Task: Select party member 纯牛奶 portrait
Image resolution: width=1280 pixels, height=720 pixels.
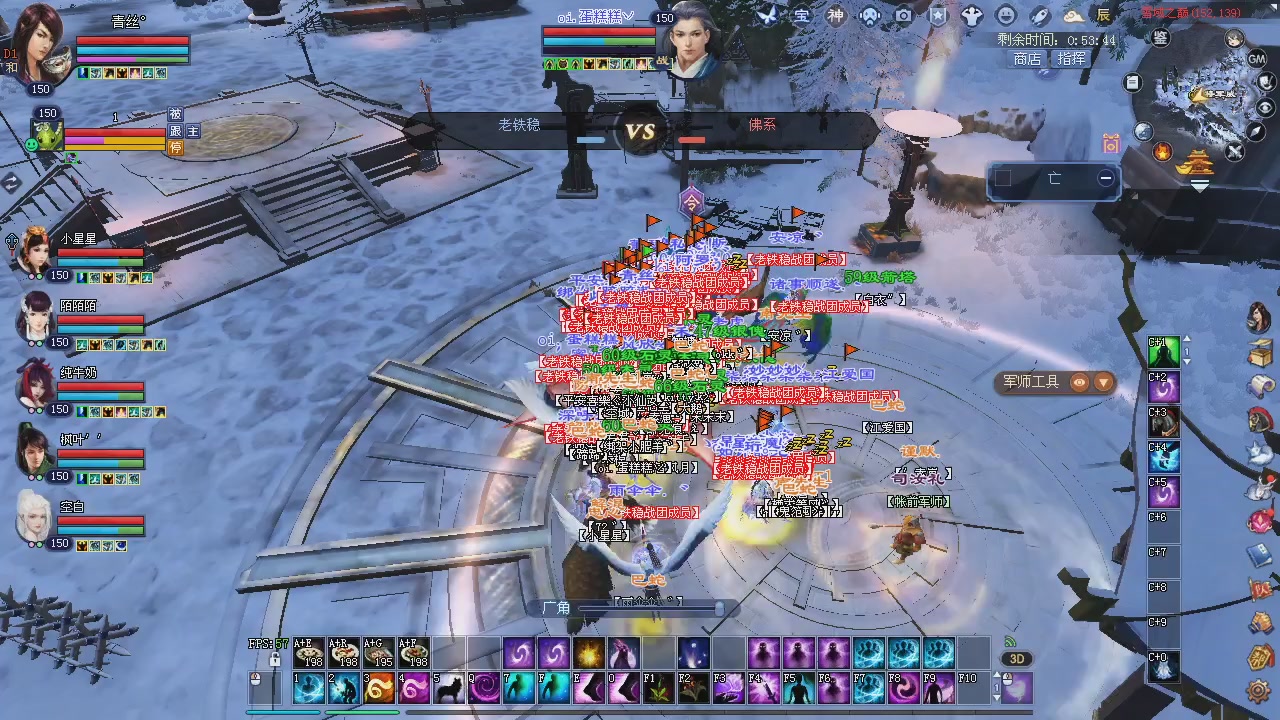Action: (36, 383)
